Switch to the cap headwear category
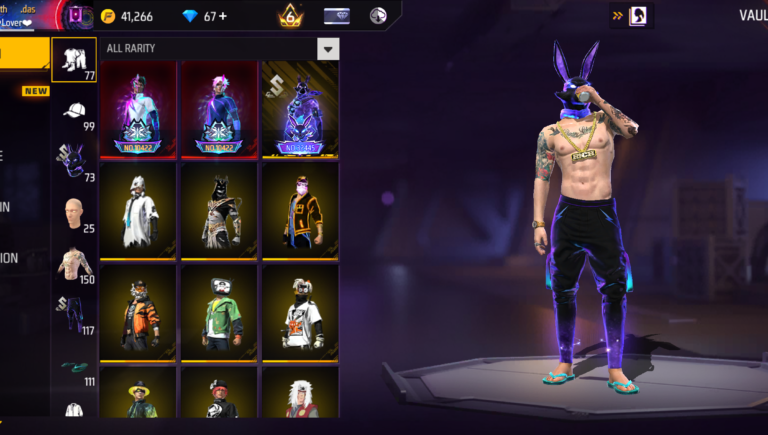Viewport: 768px width, 435px height. [74, 112]
